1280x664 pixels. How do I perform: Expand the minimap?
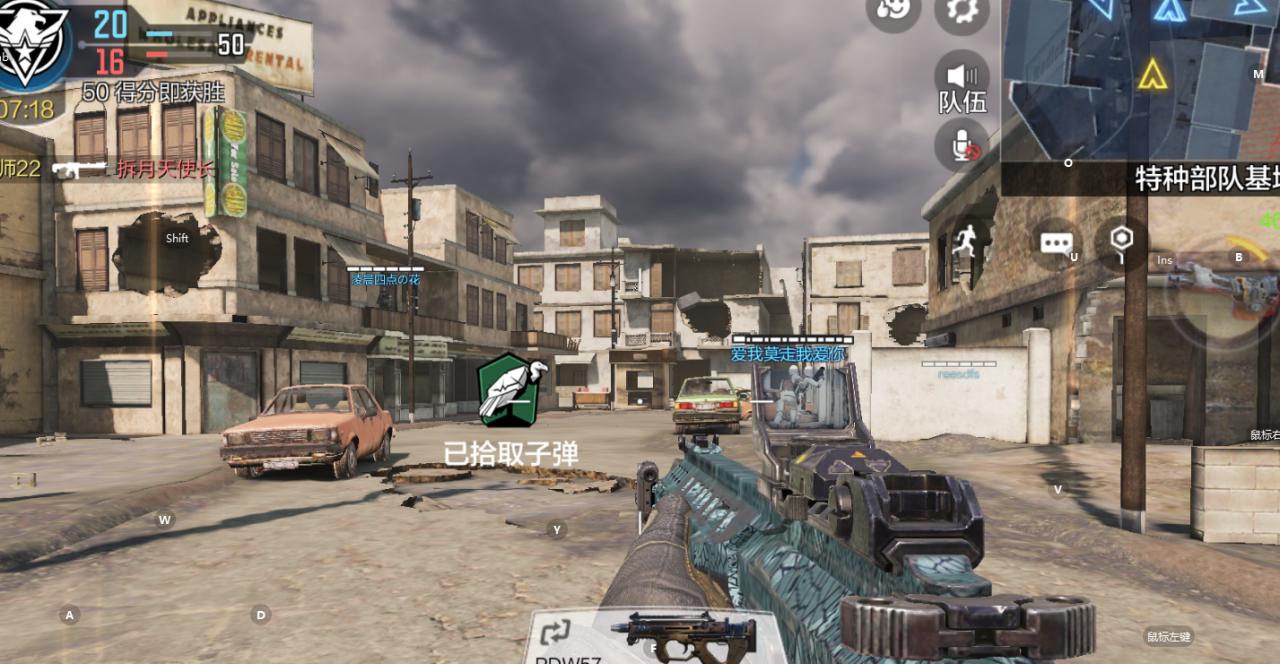(x=1140, y=78)
